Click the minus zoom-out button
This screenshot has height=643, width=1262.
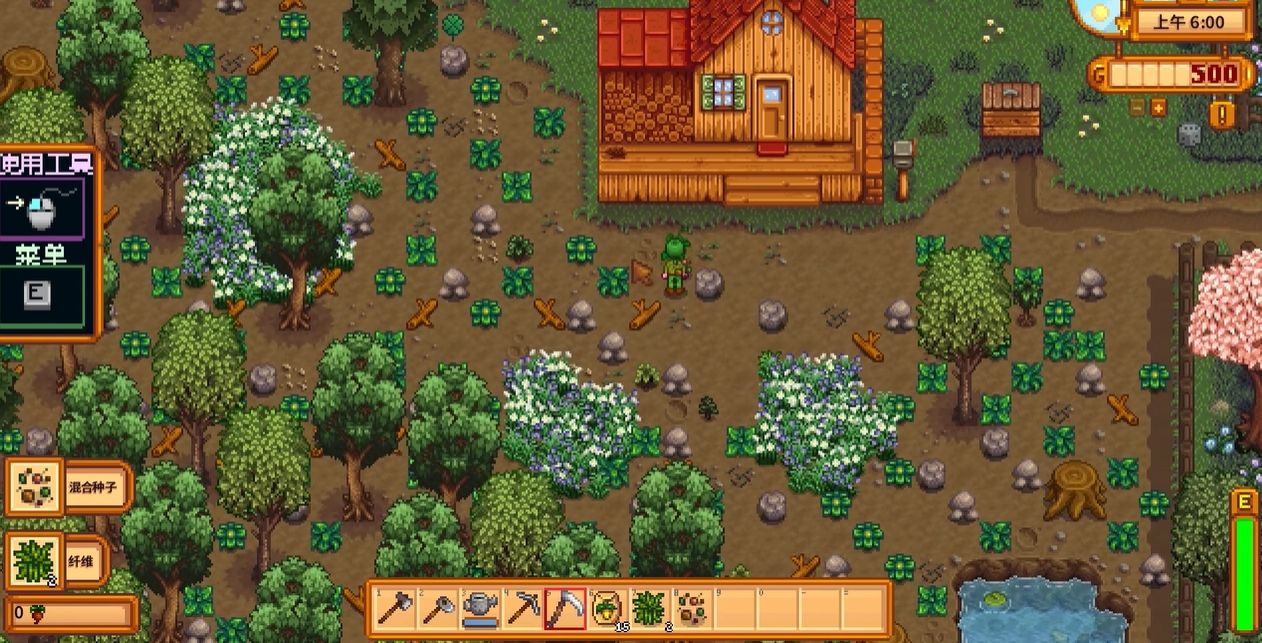point(1137,108)
